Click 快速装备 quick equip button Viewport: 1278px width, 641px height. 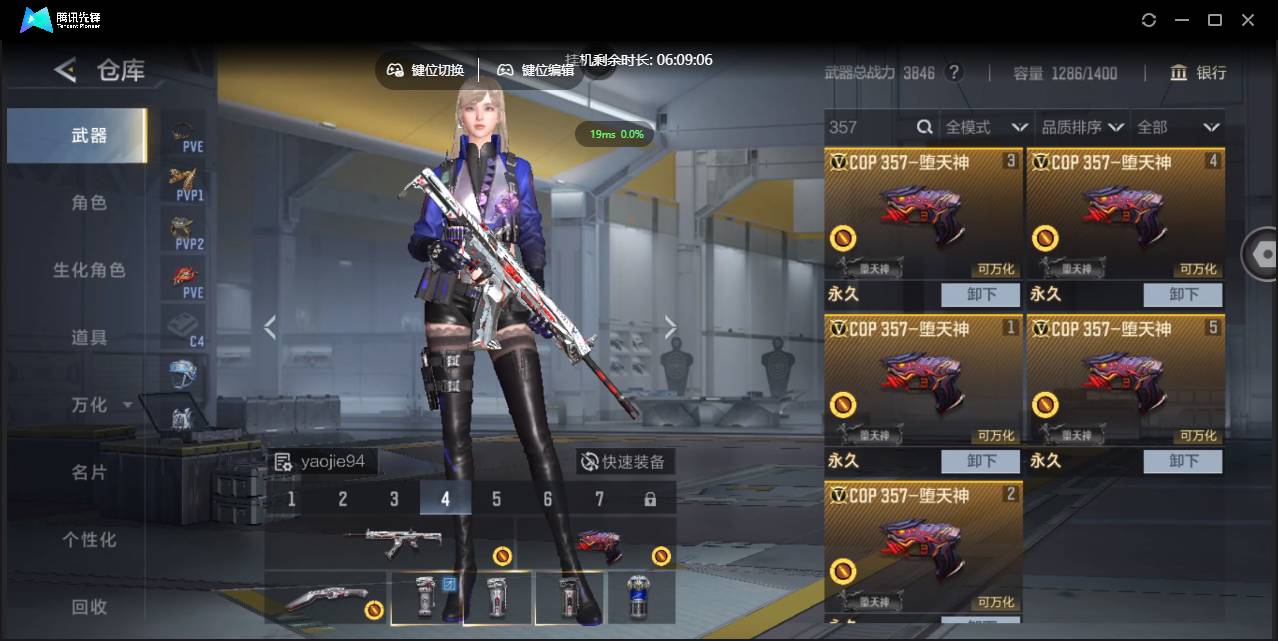626,461
